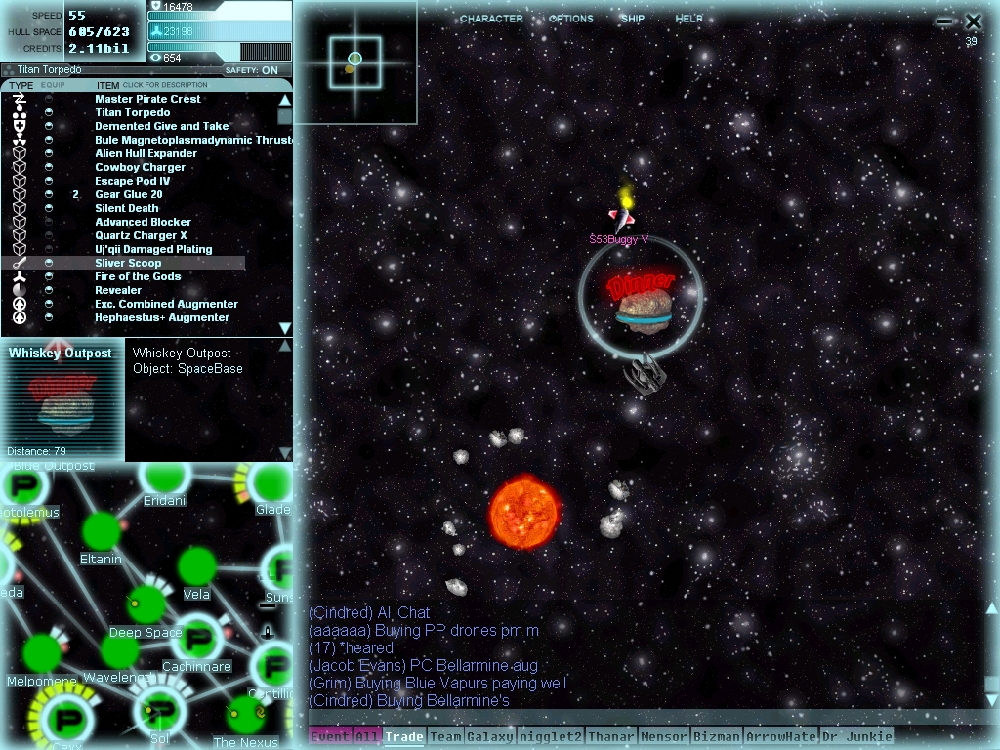This screenshot has width=1000, height=750.
Task: Select the Master Pirate Crest item
Action: [148, 99]
